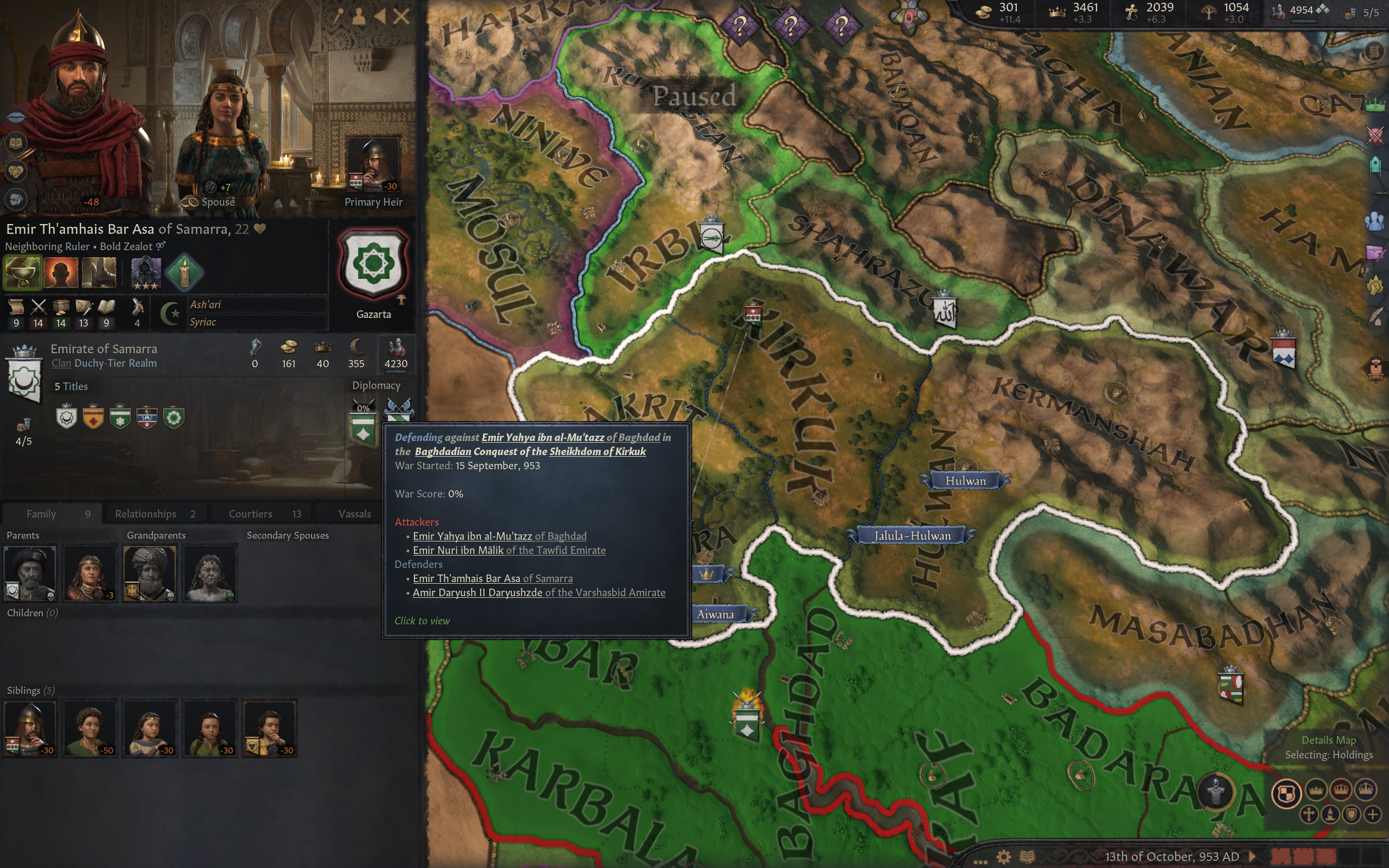Open the Courtiers tab
The width and height of the screenshot is (1389, 868).
(264, 514)
